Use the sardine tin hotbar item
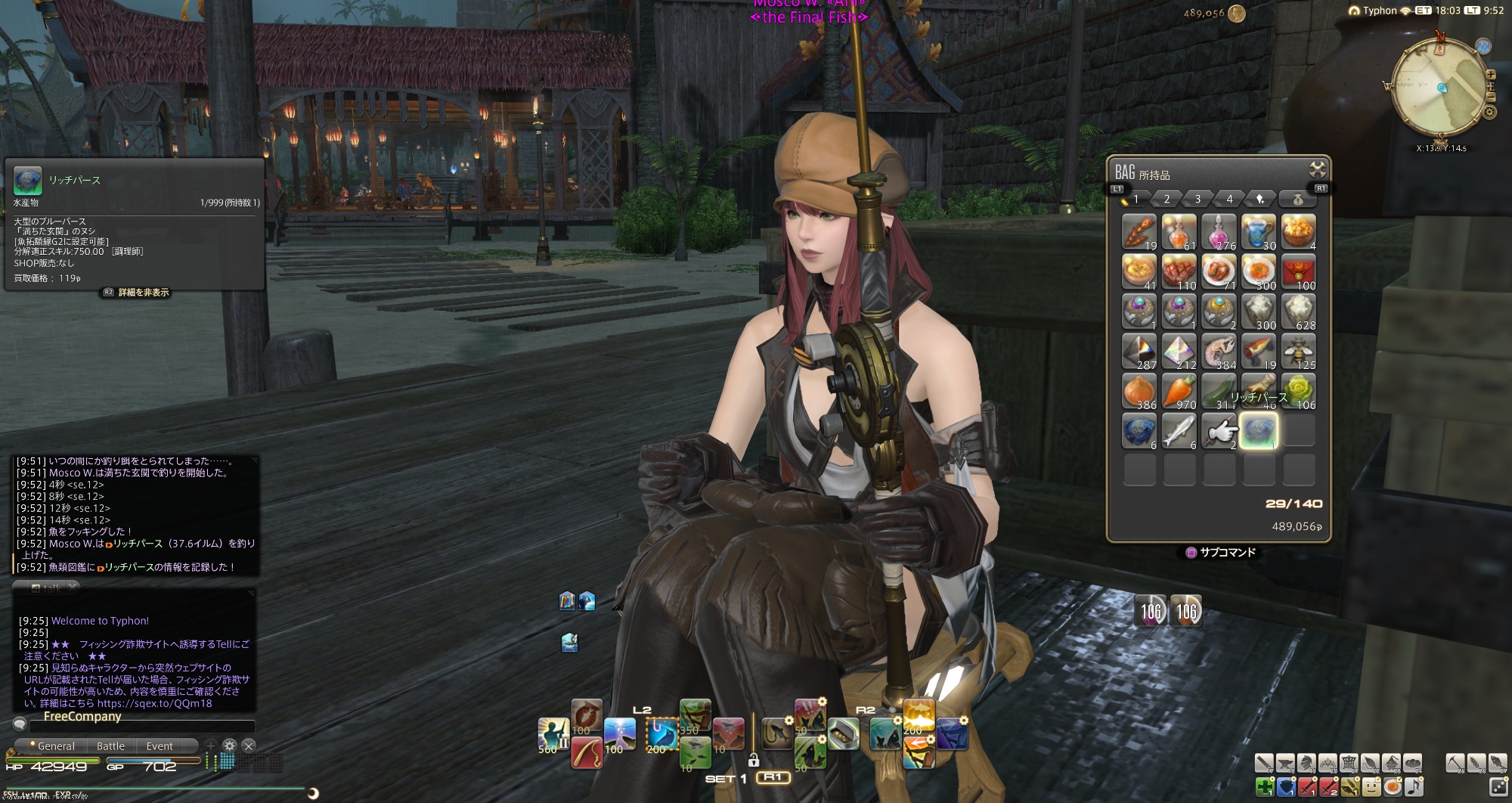The width and height of the screenshot is (1512, 803). click(843, 733)
